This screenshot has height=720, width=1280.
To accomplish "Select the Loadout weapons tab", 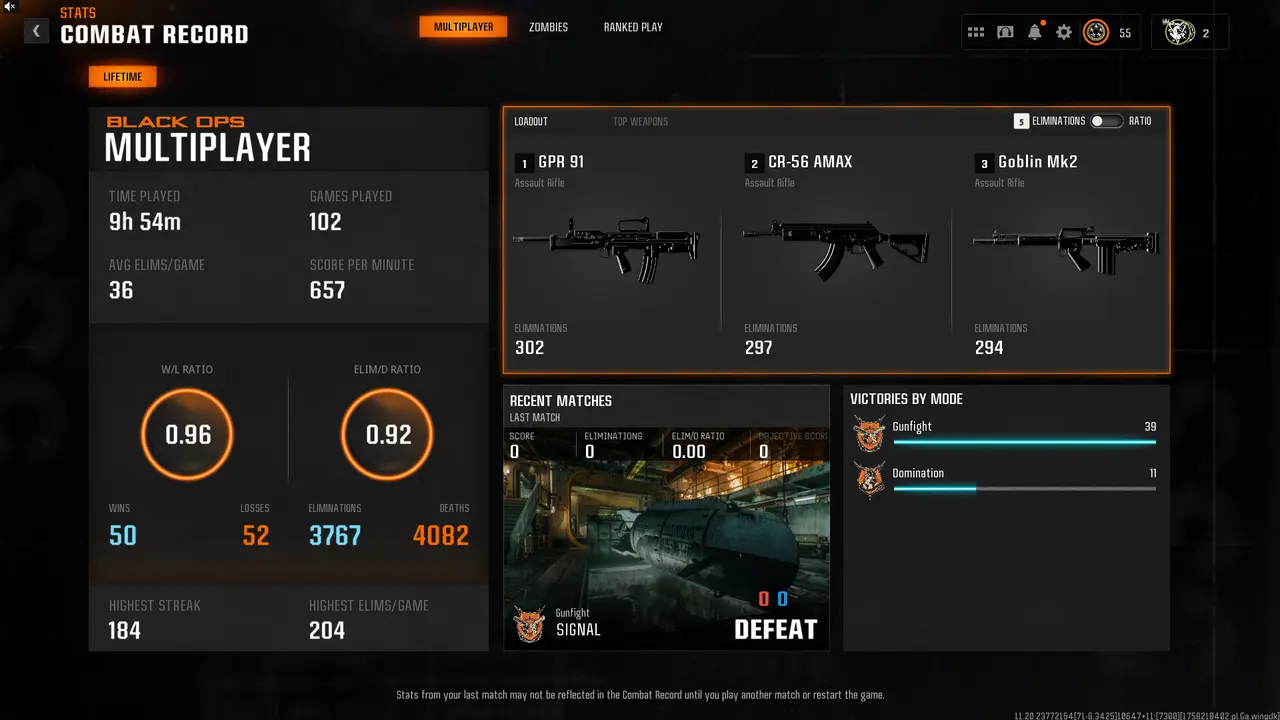I will tap(531, 122).
